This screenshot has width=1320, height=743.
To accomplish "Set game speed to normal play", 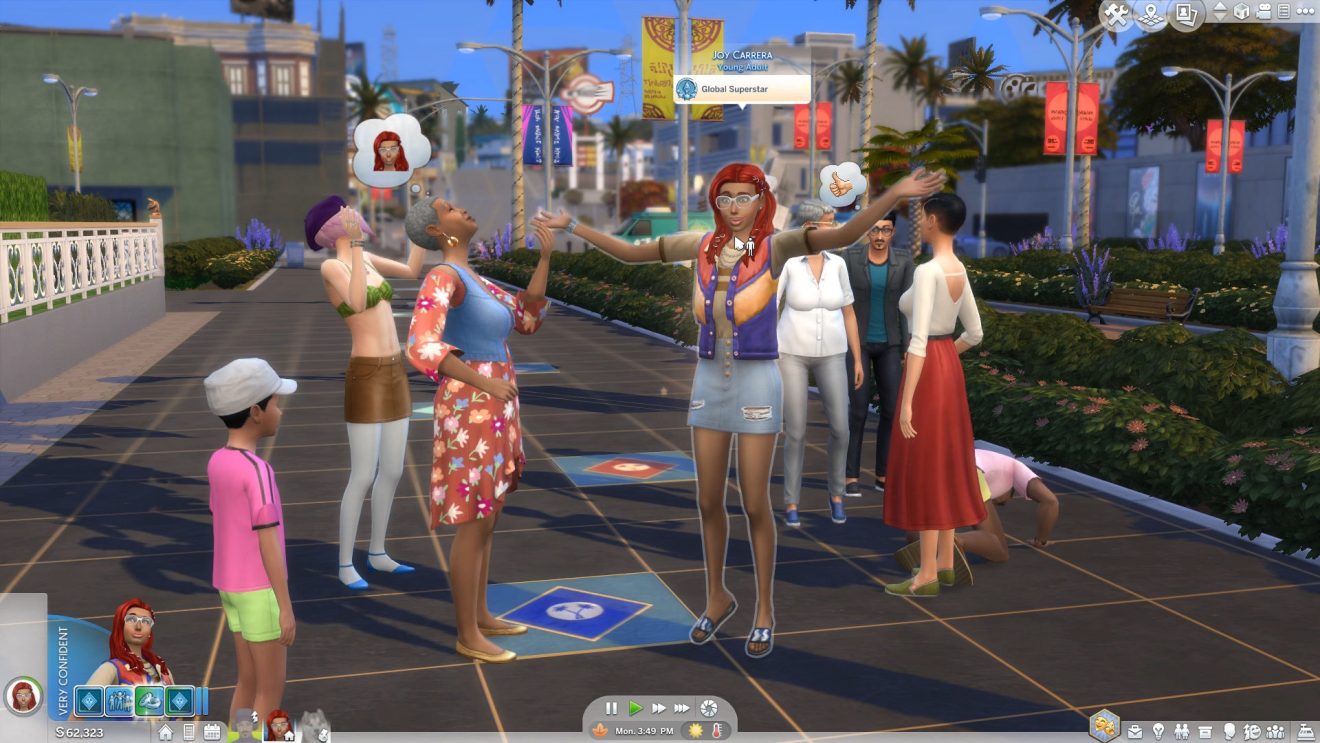I will point(635,708).
